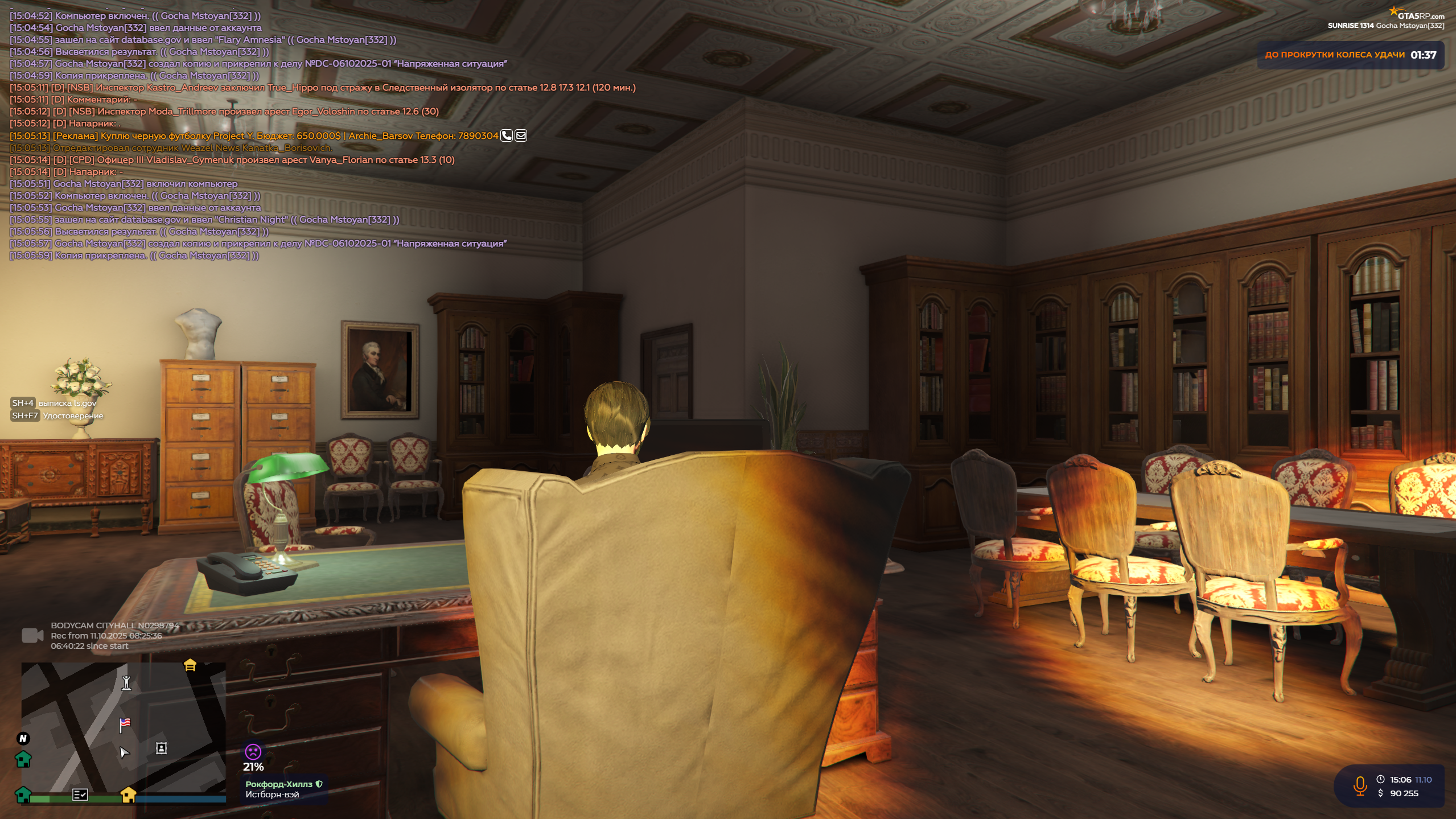Select the yellow house marker on the minimap
1456x819 pixels.
point(129,795)
